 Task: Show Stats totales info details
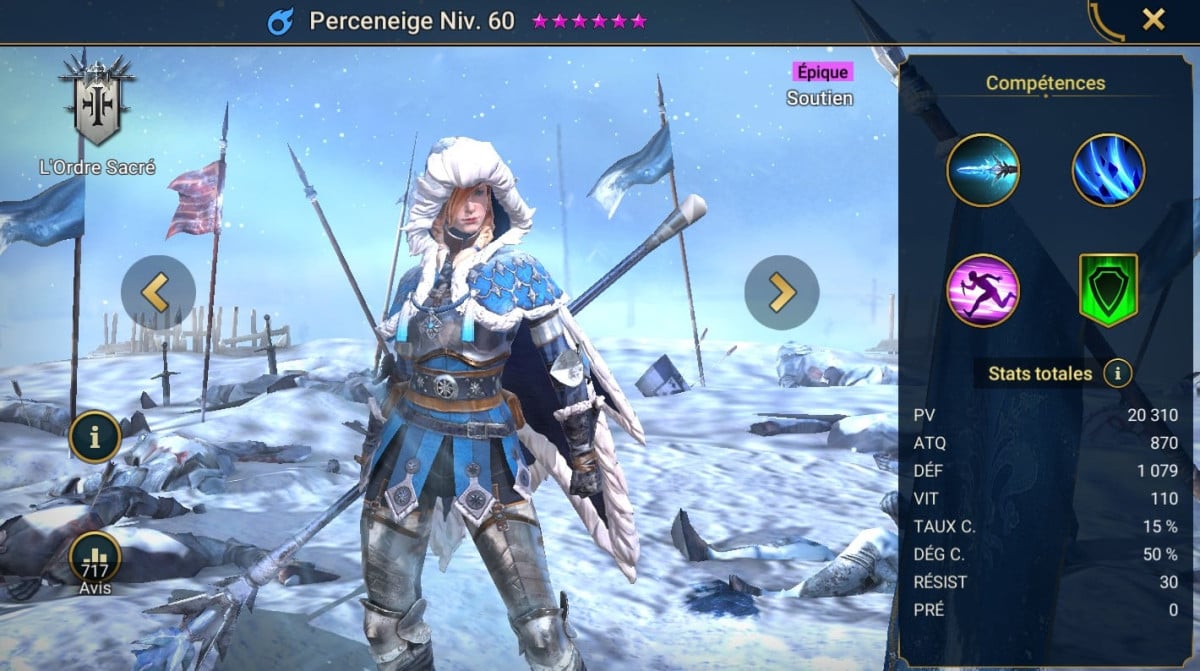[x=1117, y=374]
